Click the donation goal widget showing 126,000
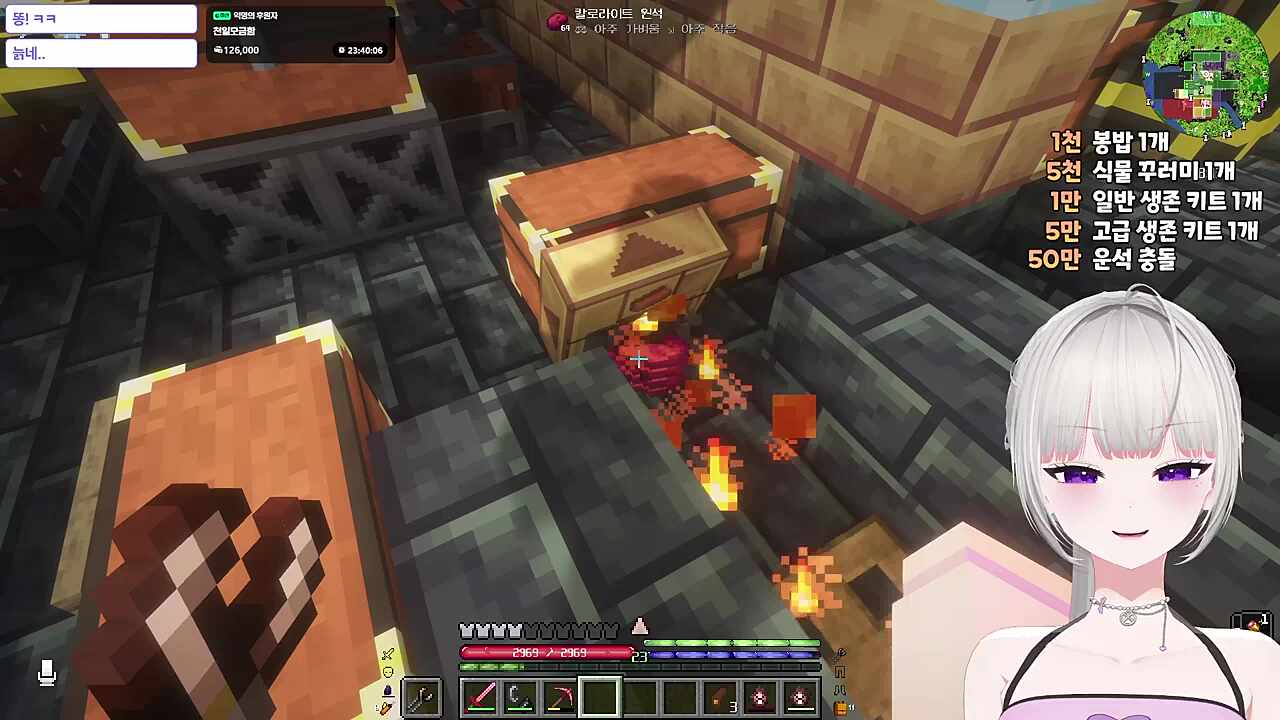The image size is (1280, 720). coord(298,35)
